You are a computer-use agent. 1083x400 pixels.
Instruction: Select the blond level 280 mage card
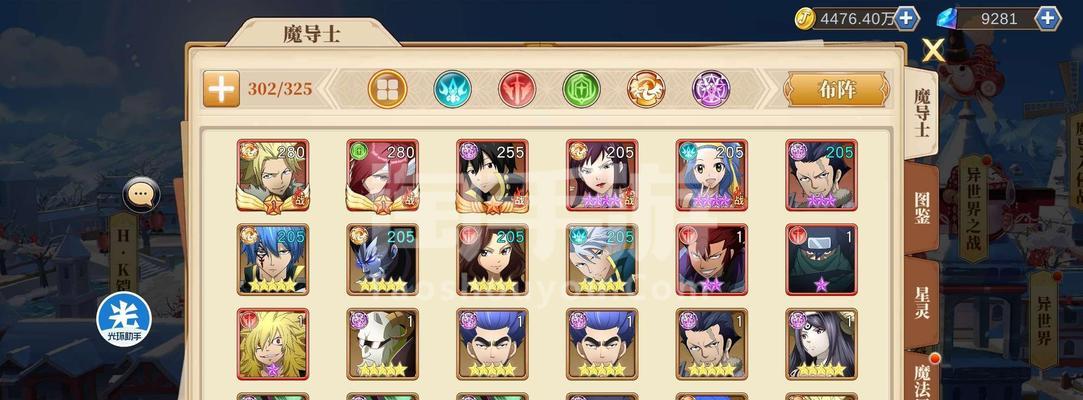click(x=273, y=175)
